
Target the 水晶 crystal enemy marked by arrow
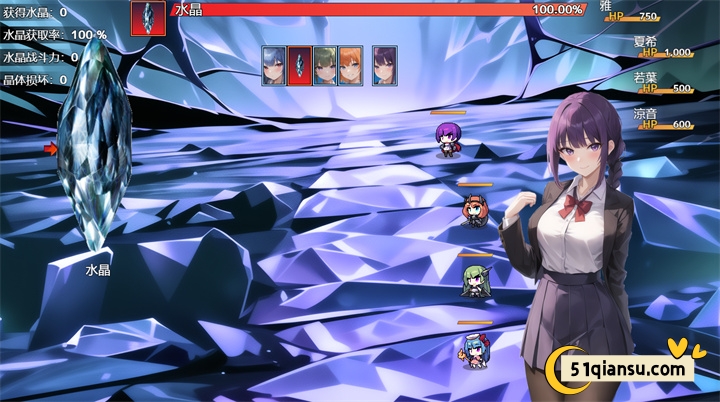point(95,150)
